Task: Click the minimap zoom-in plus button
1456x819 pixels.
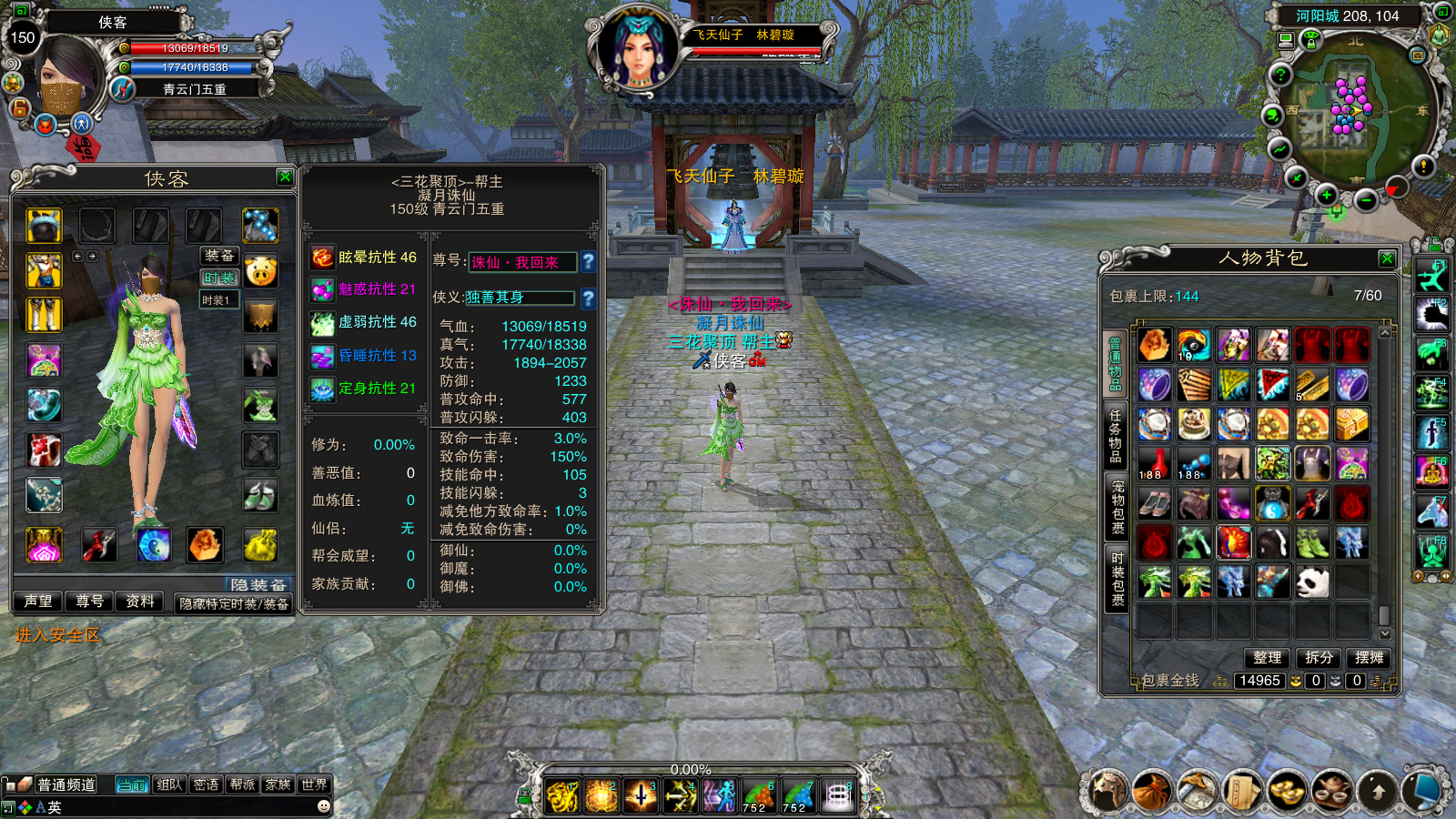Action: click(x=1327, y=195)
